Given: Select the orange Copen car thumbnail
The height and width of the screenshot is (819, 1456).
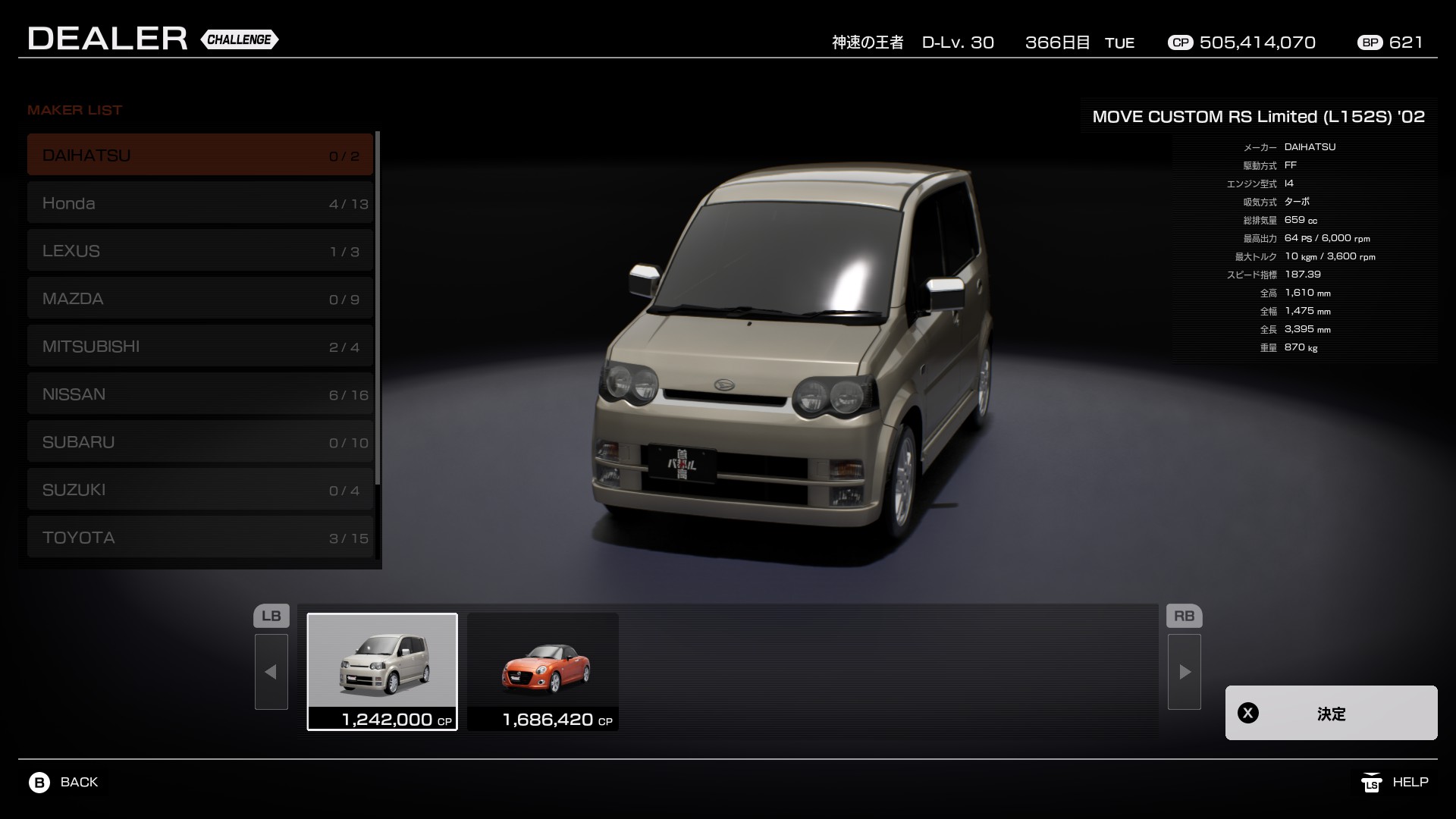Looking at the screenshot, I should point(543,671).
